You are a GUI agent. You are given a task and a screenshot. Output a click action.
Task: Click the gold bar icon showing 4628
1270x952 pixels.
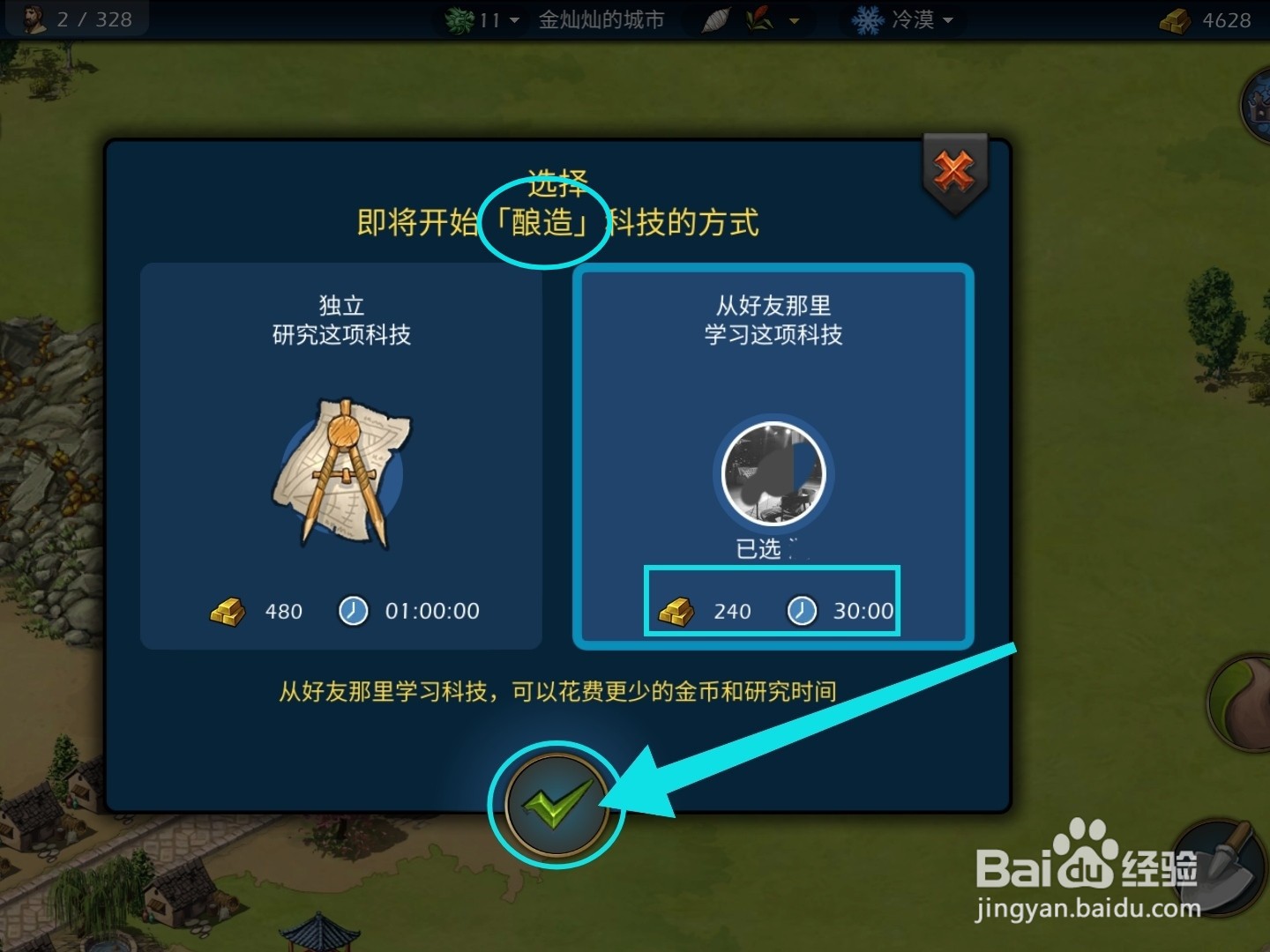click(1173, 19)
